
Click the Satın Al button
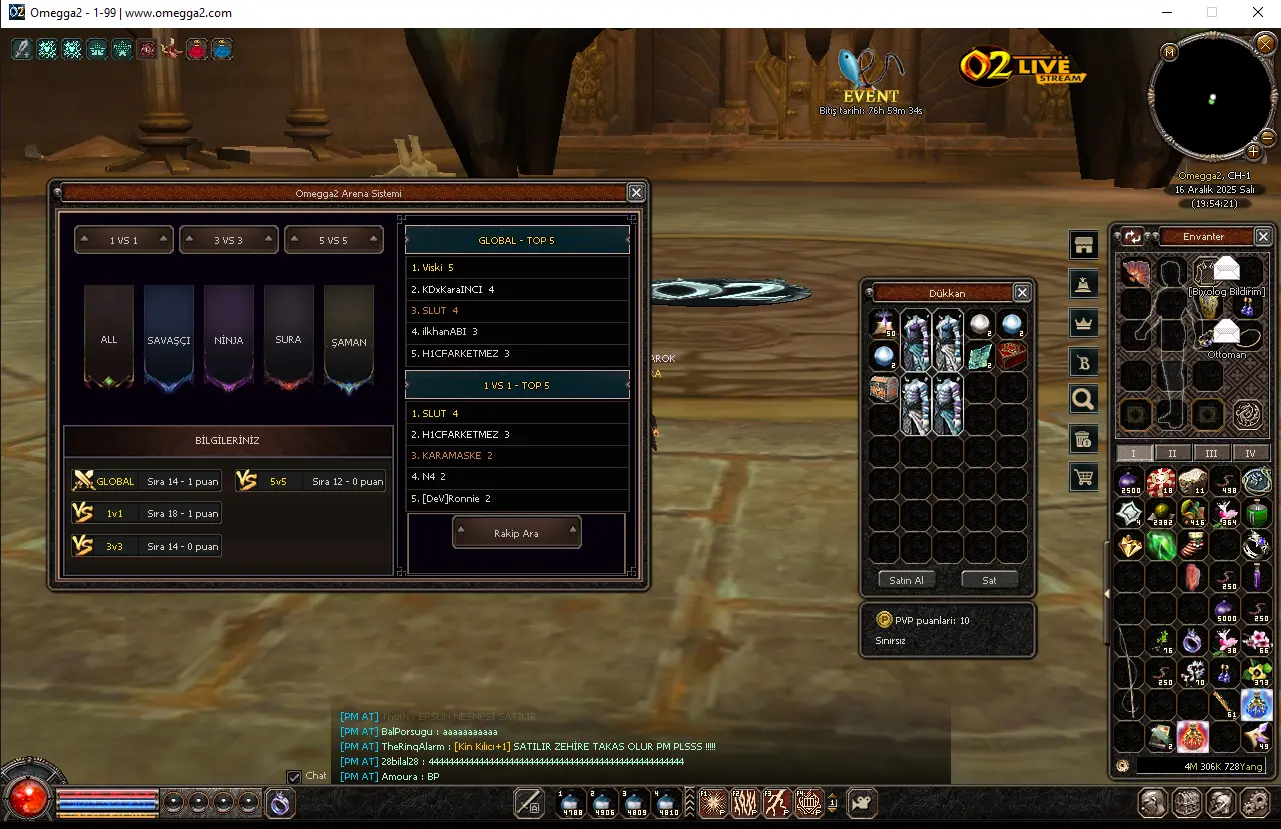(907, 580)
